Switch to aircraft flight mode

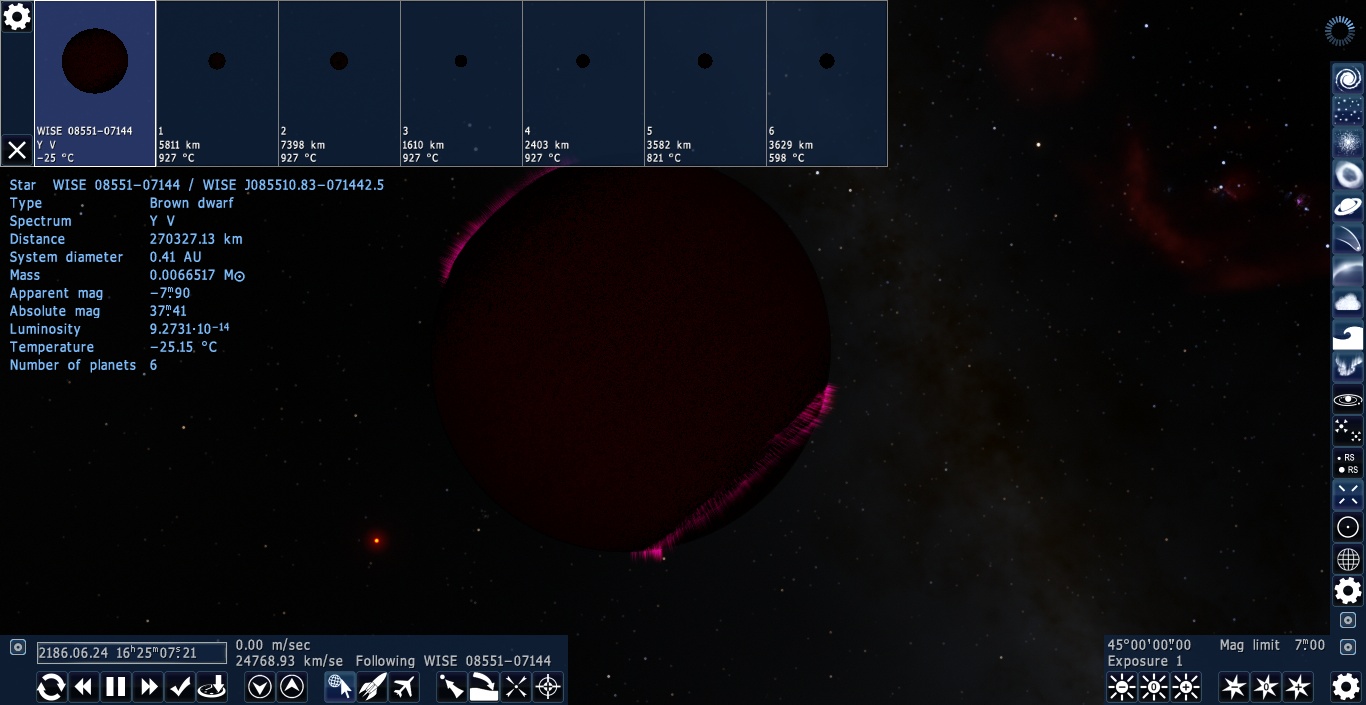click(404, 687)
